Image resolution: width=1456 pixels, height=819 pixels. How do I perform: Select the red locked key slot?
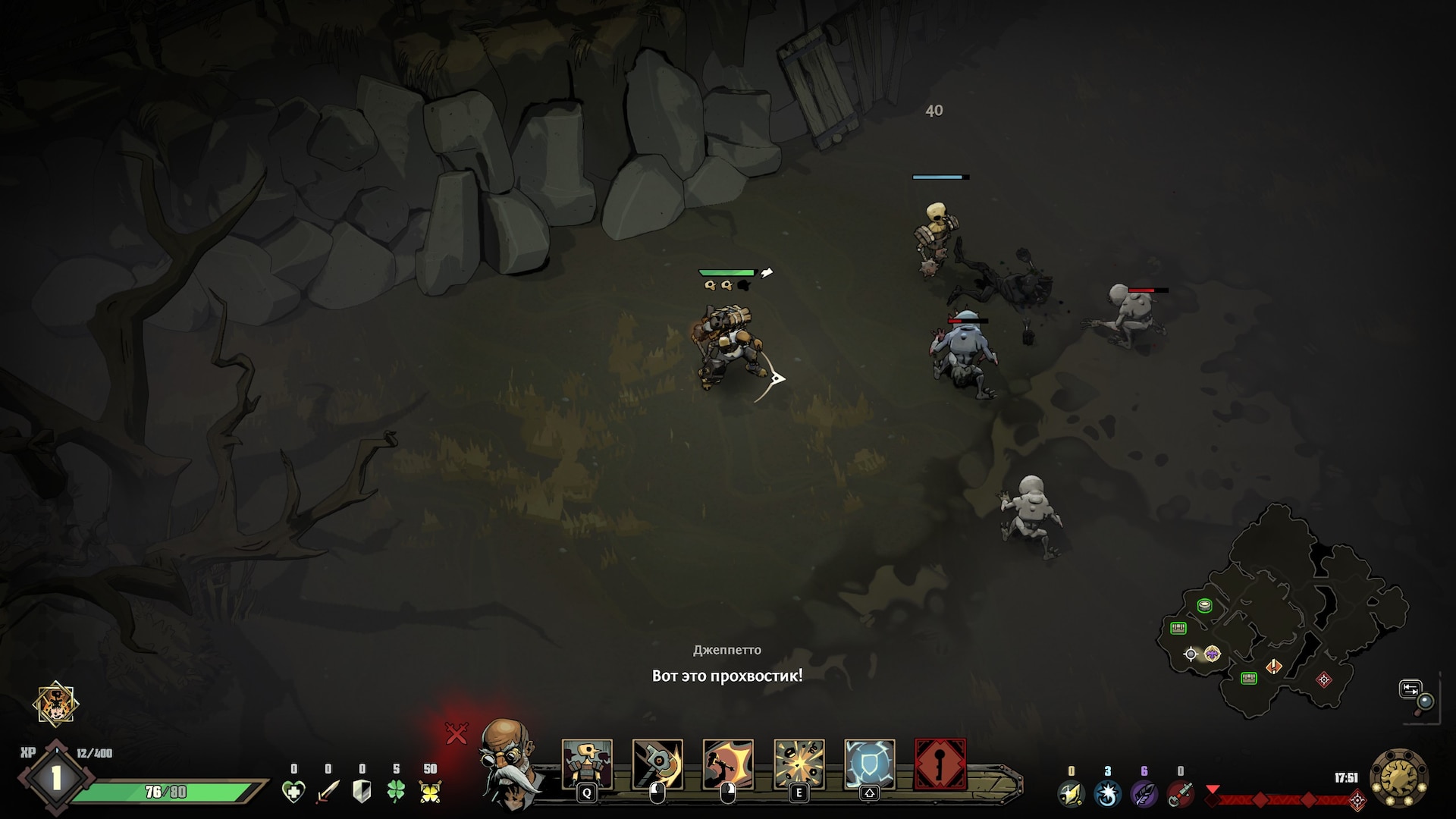(x=940, y=764)
